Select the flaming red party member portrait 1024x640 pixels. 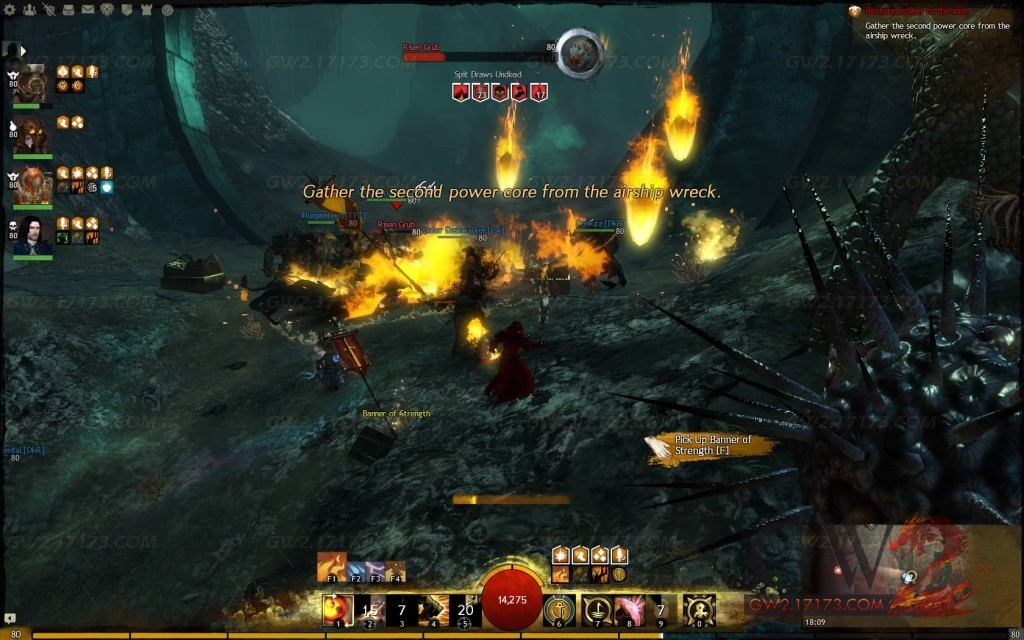[x=33, y=186]
